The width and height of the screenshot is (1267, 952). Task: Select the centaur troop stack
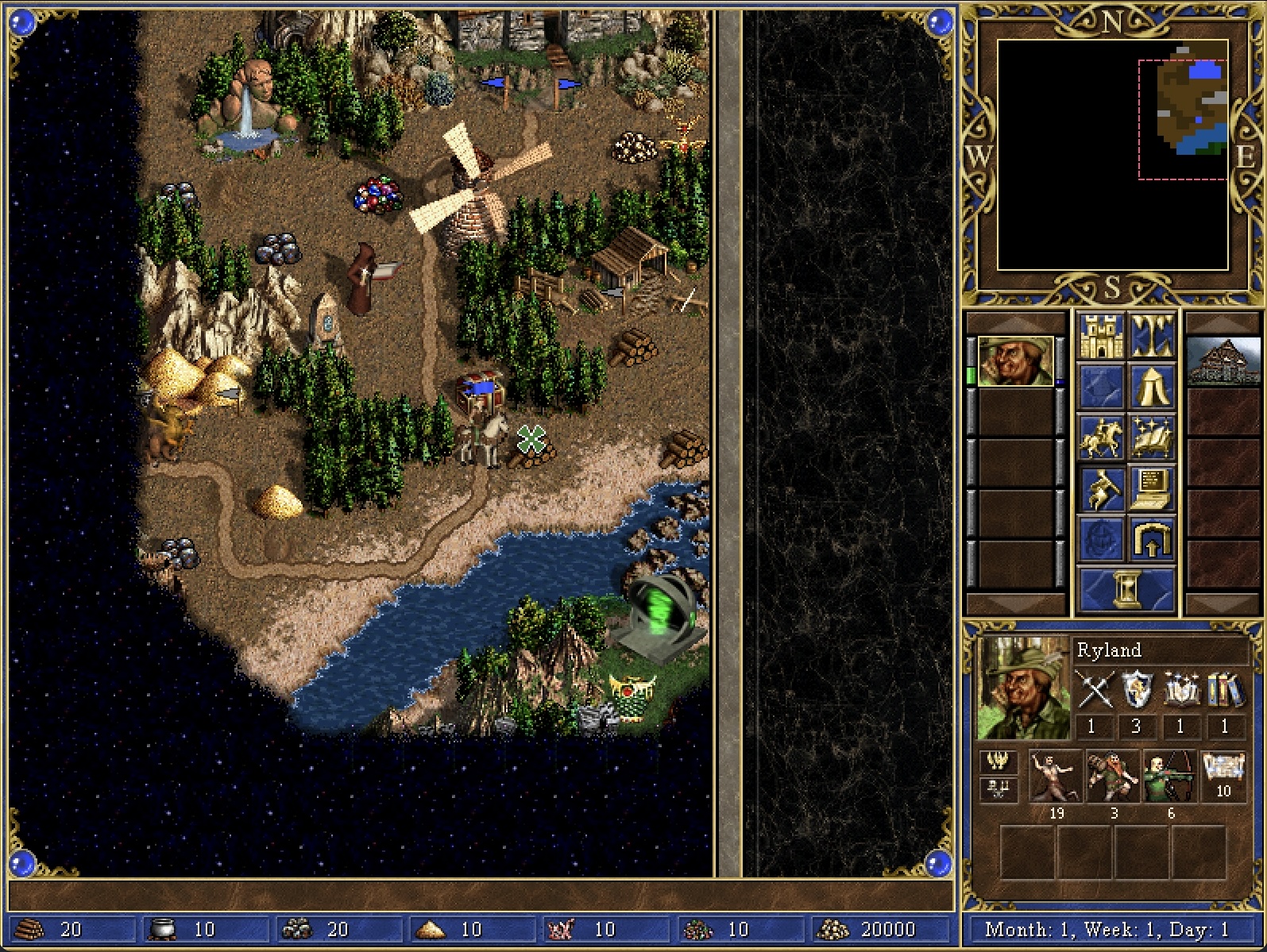coord(1056,777)
